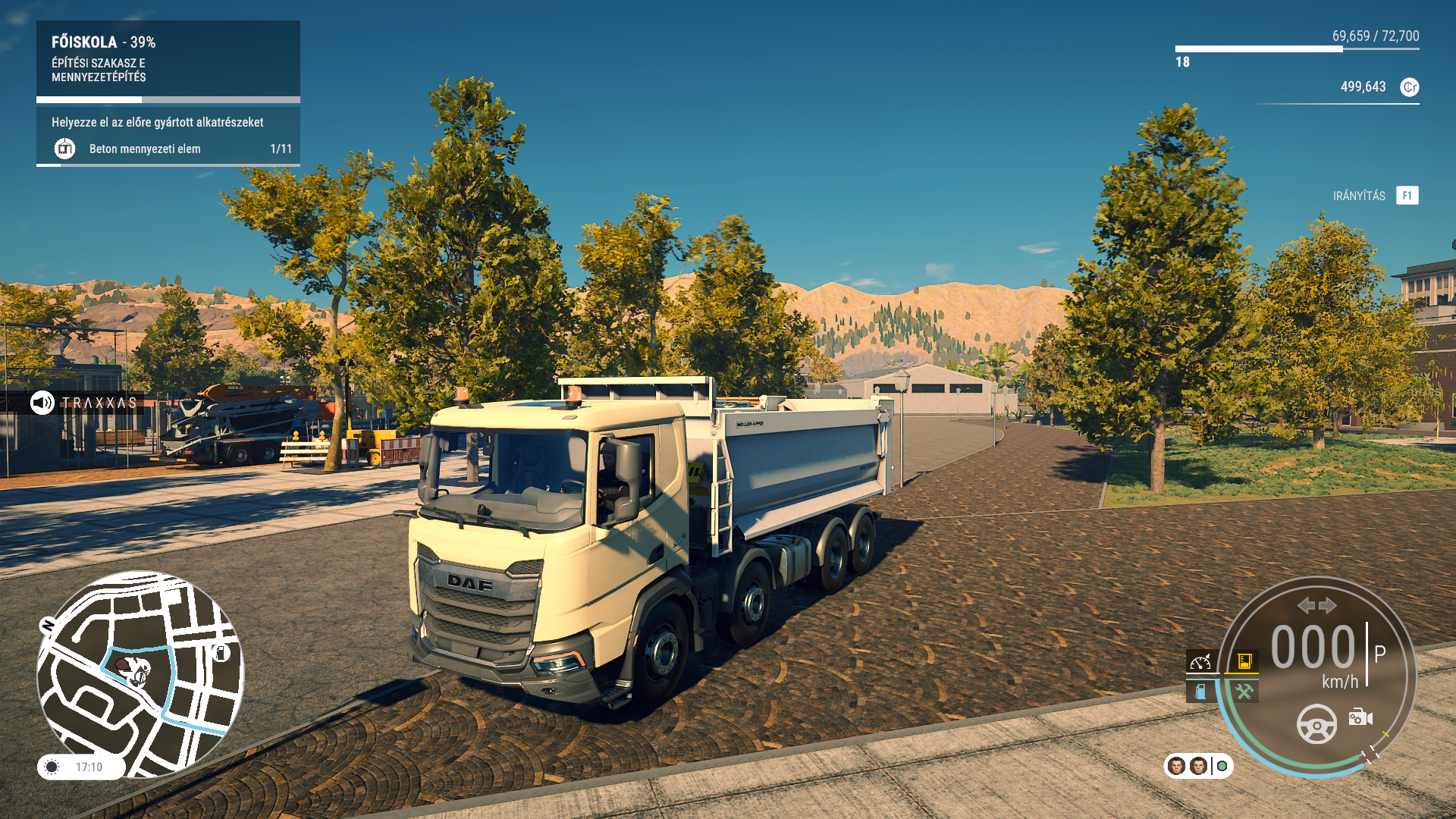Open the fuel pump indicator
This screenshot has width=1456, height=819.
tap(1200, 692)
